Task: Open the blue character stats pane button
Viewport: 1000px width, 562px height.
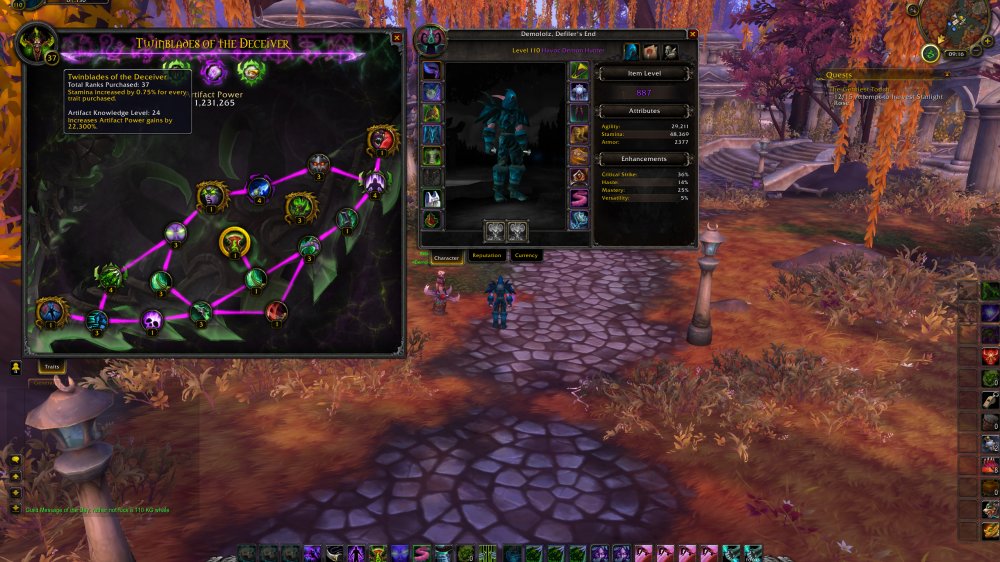Action: tap(631, 51)
